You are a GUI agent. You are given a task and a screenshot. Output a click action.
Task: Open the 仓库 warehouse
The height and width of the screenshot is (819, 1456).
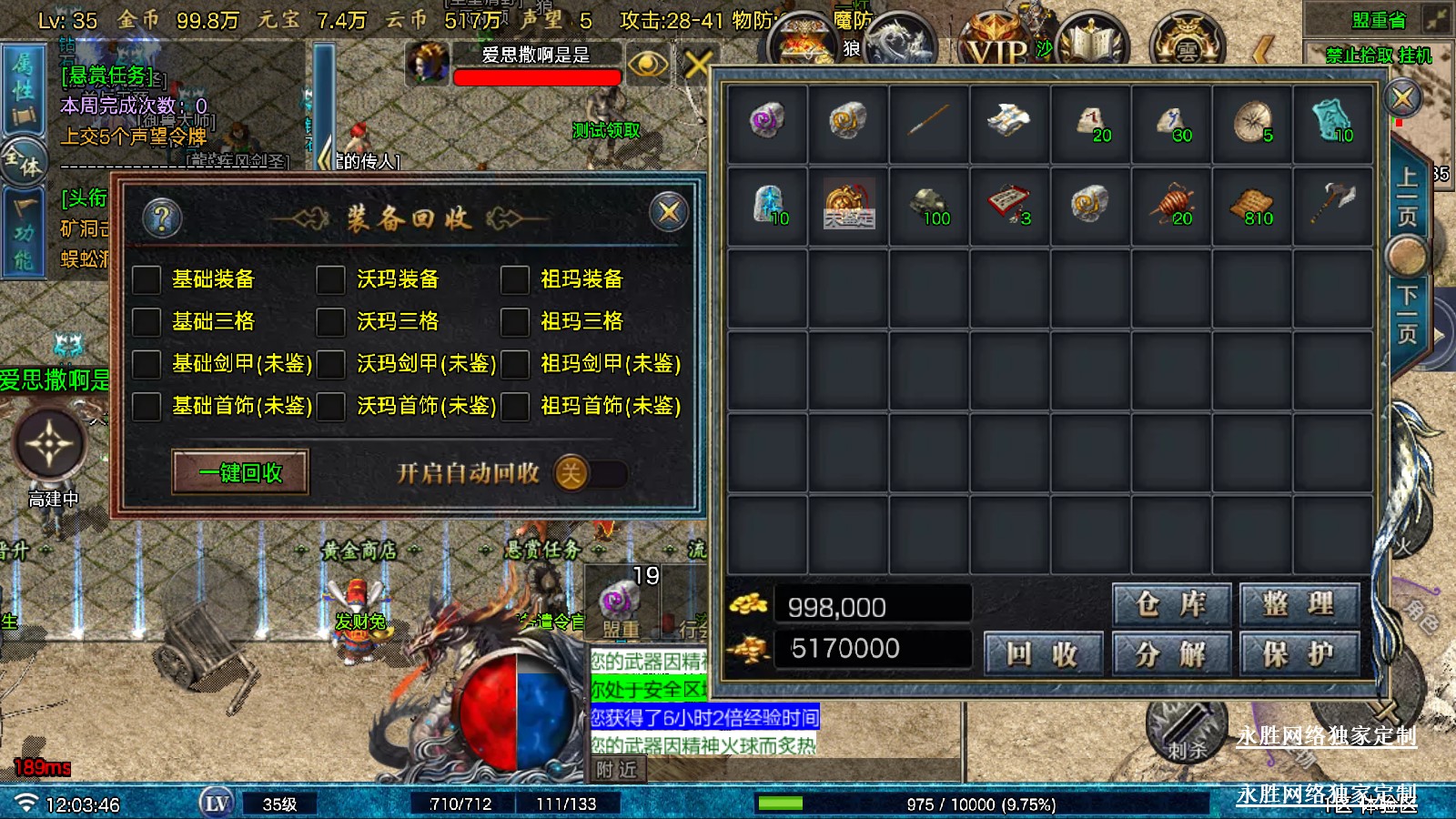(1171, 603)
